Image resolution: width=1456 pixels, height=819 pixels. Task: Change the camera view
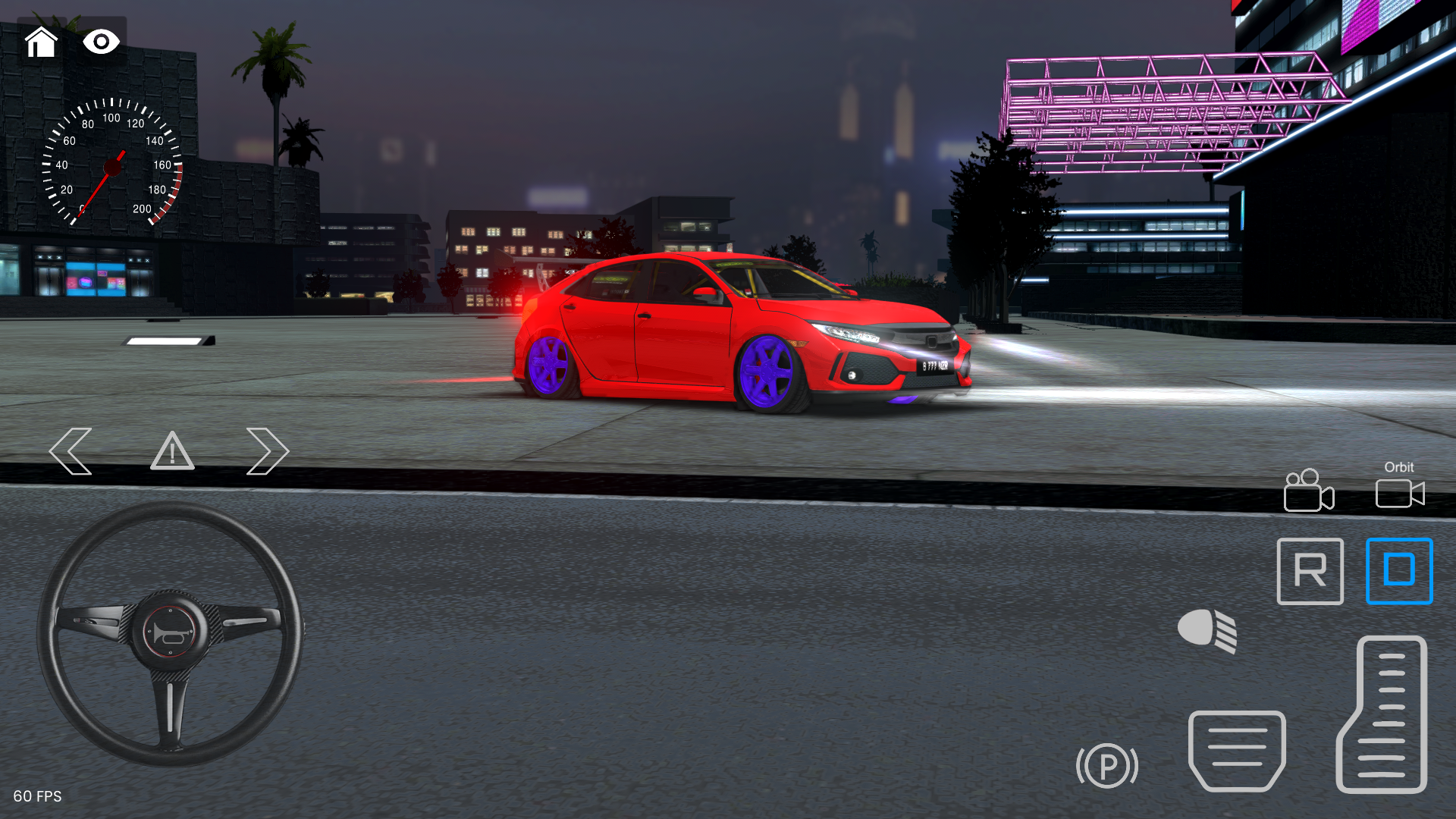[x=1309, y=493]
